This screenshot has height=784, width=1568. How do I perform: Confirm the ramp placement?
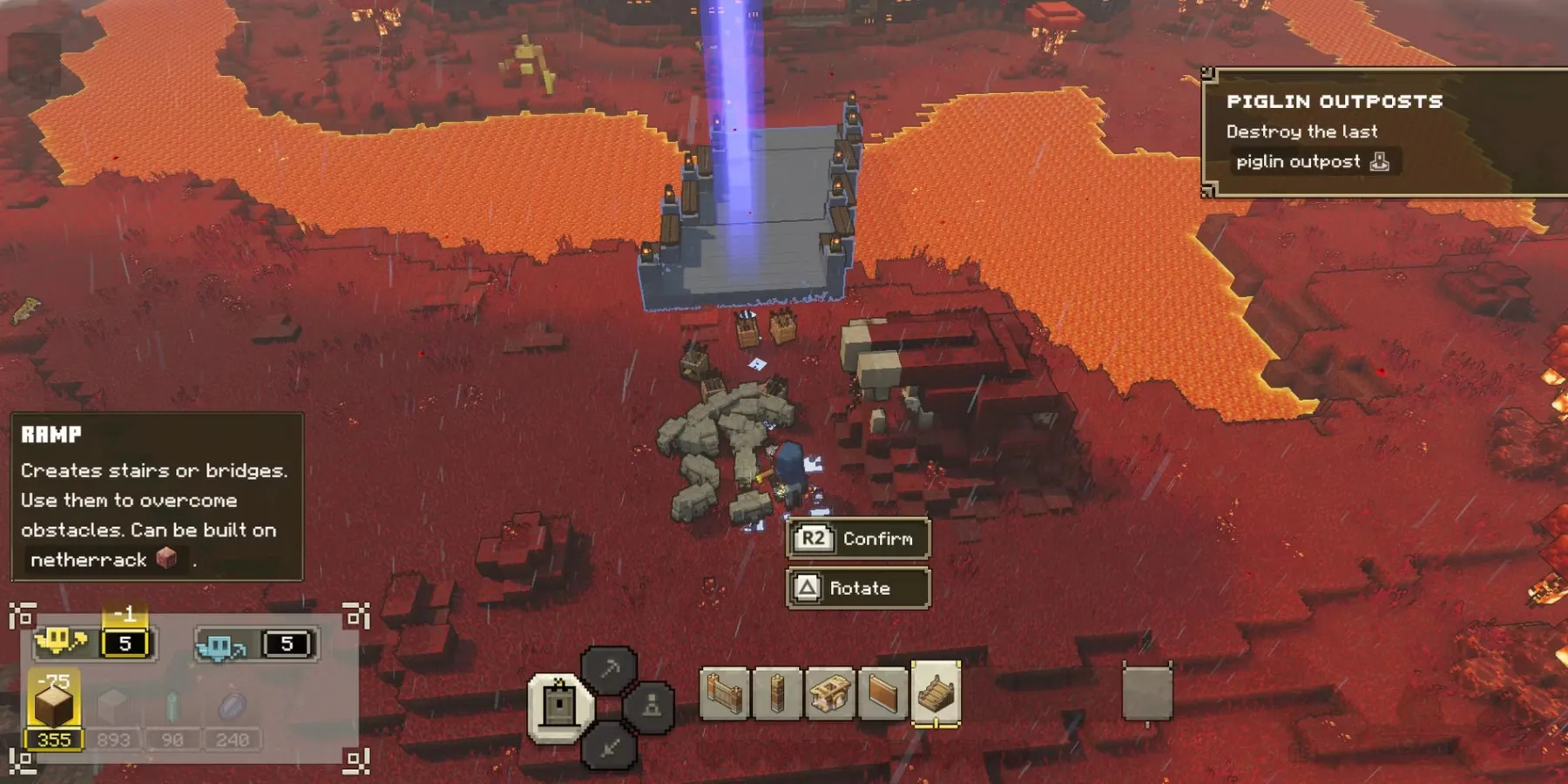(x=858, y=538)
